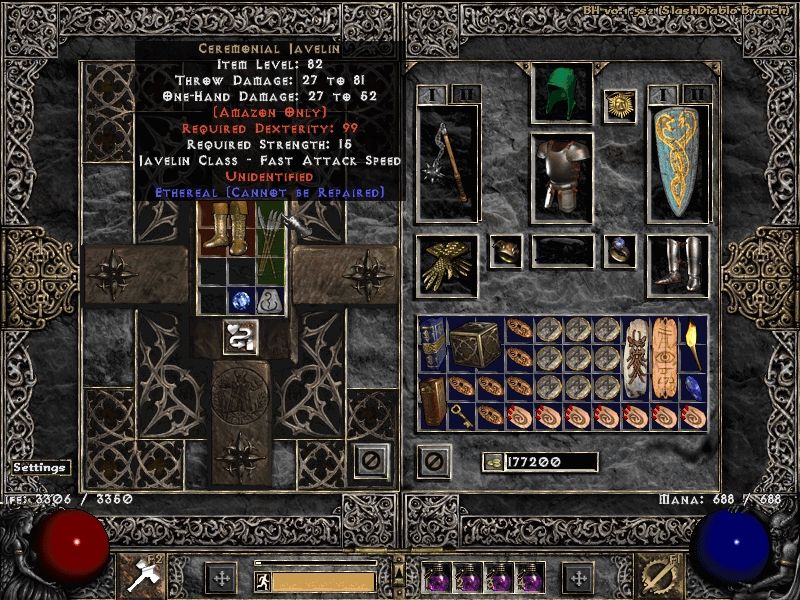This screenshot has width=800, height=600.
Task: Pick the Horadric Cube in inventory
Action: coord(475,345)
